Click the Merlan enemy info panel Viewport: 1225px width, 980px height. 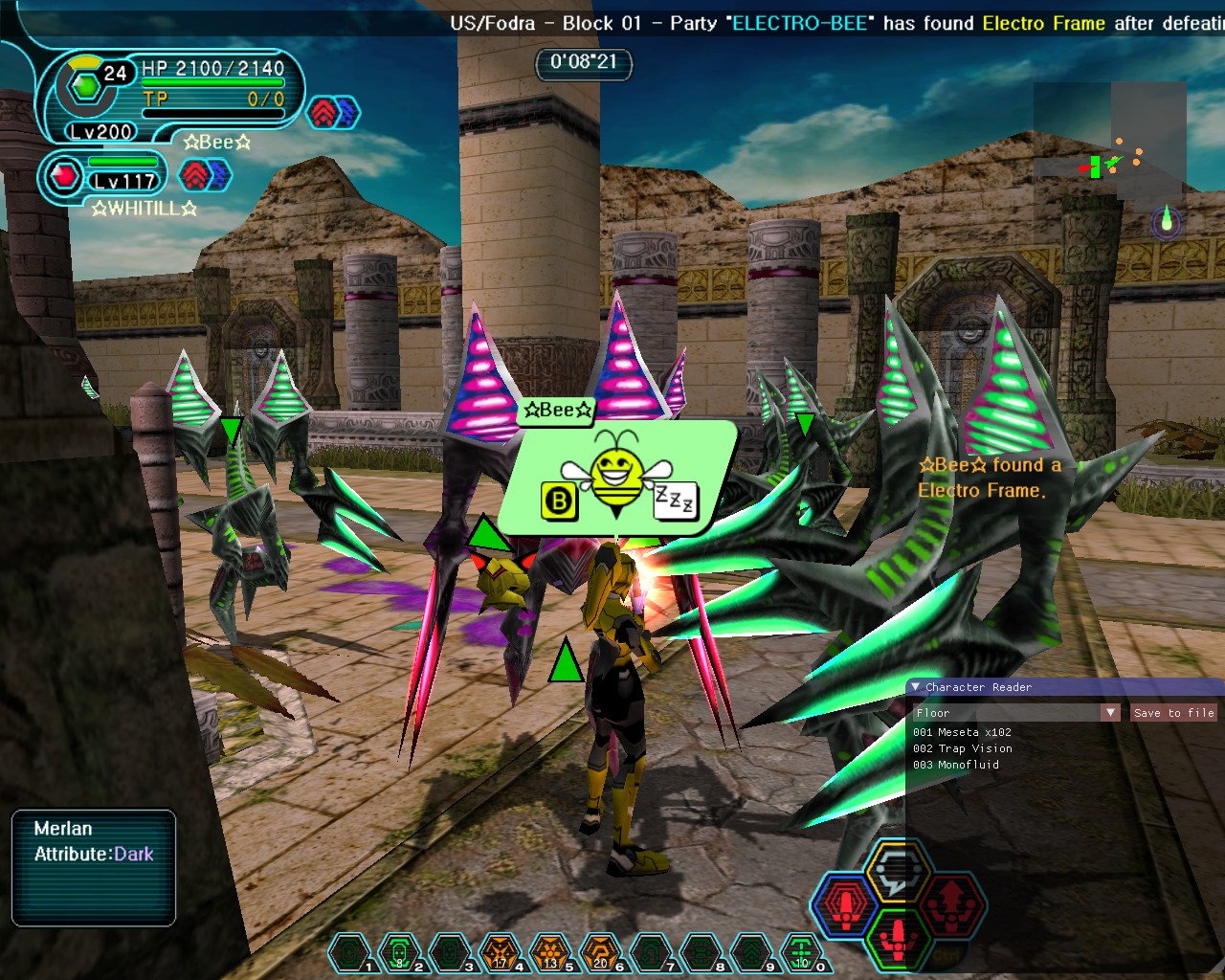point(94,867)
